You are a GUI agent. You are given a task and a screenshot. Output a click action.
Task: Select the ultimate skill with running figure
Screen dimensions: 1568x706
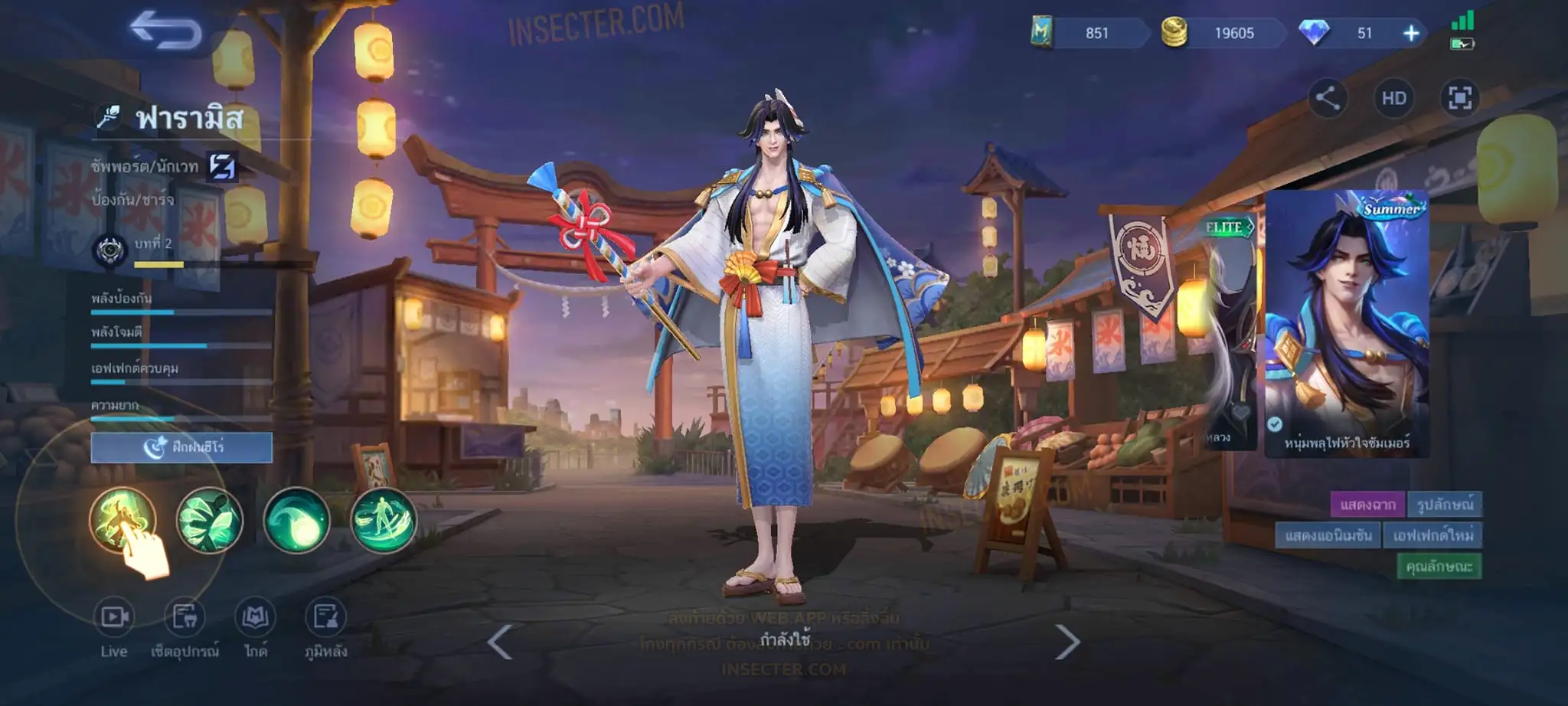(x=383, y=520)
